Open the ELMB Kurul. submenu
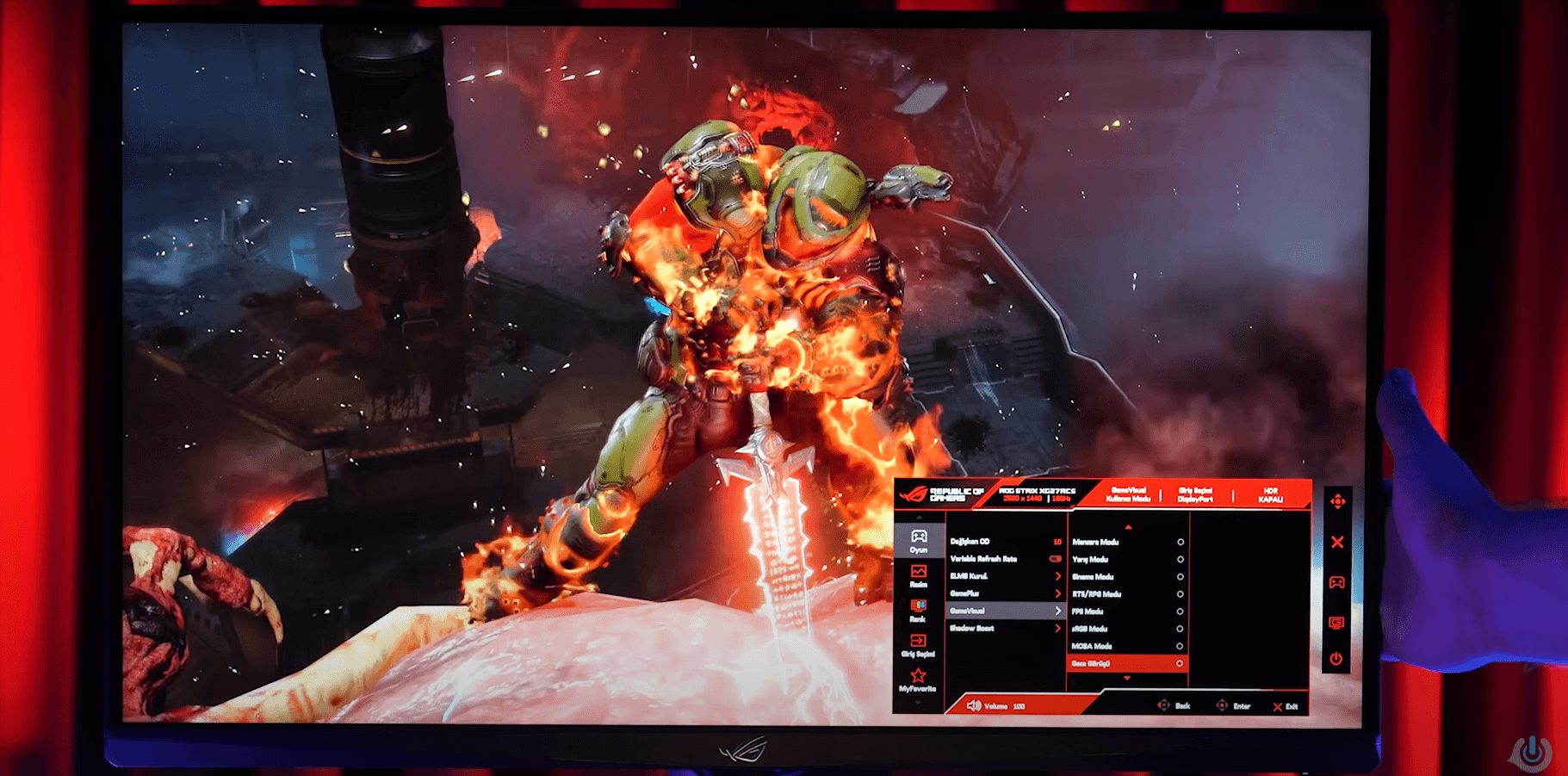 (1005, 576)
